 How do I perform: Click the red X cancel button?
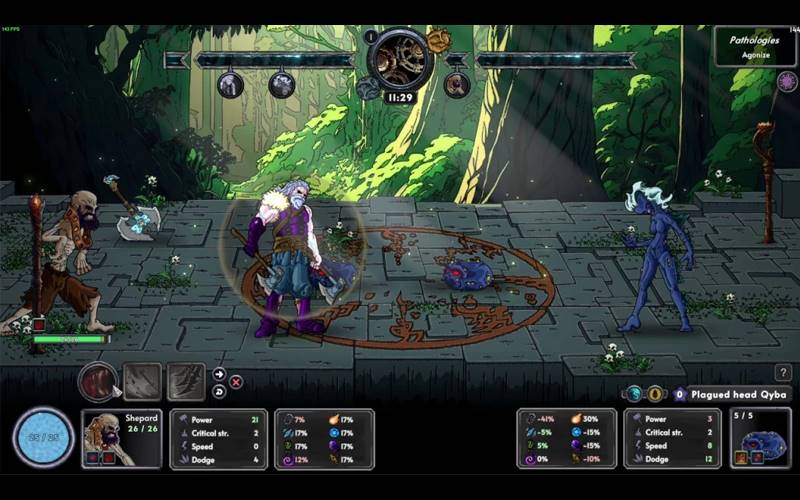[236, 382]
